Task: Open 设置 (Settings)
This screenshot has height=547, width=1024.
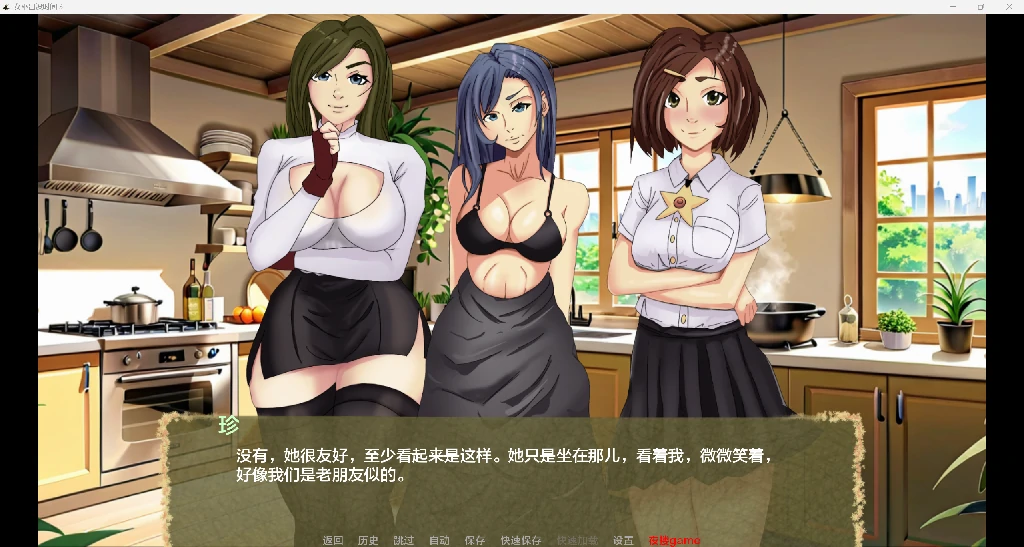Action: [623, 540]
